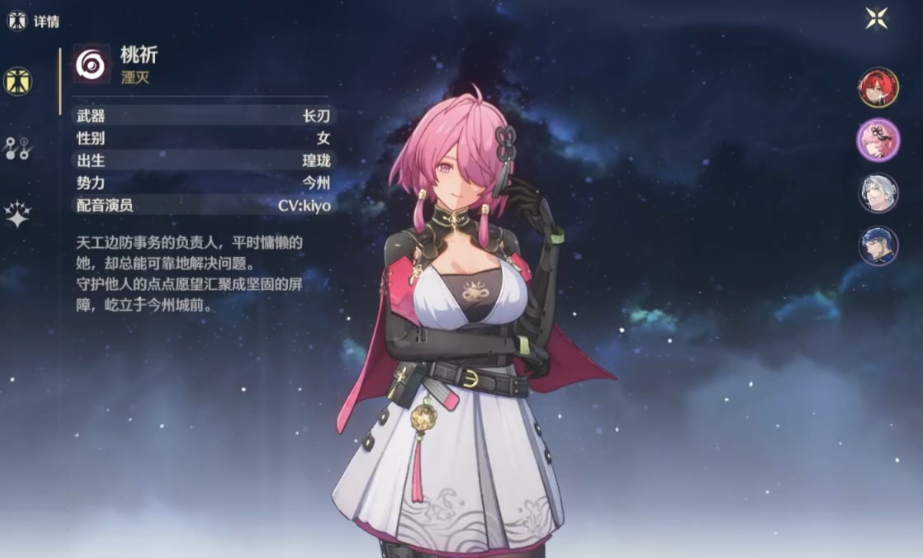
Task: Open the highlighted human-figure details tab
Action: tap(17, 81)
